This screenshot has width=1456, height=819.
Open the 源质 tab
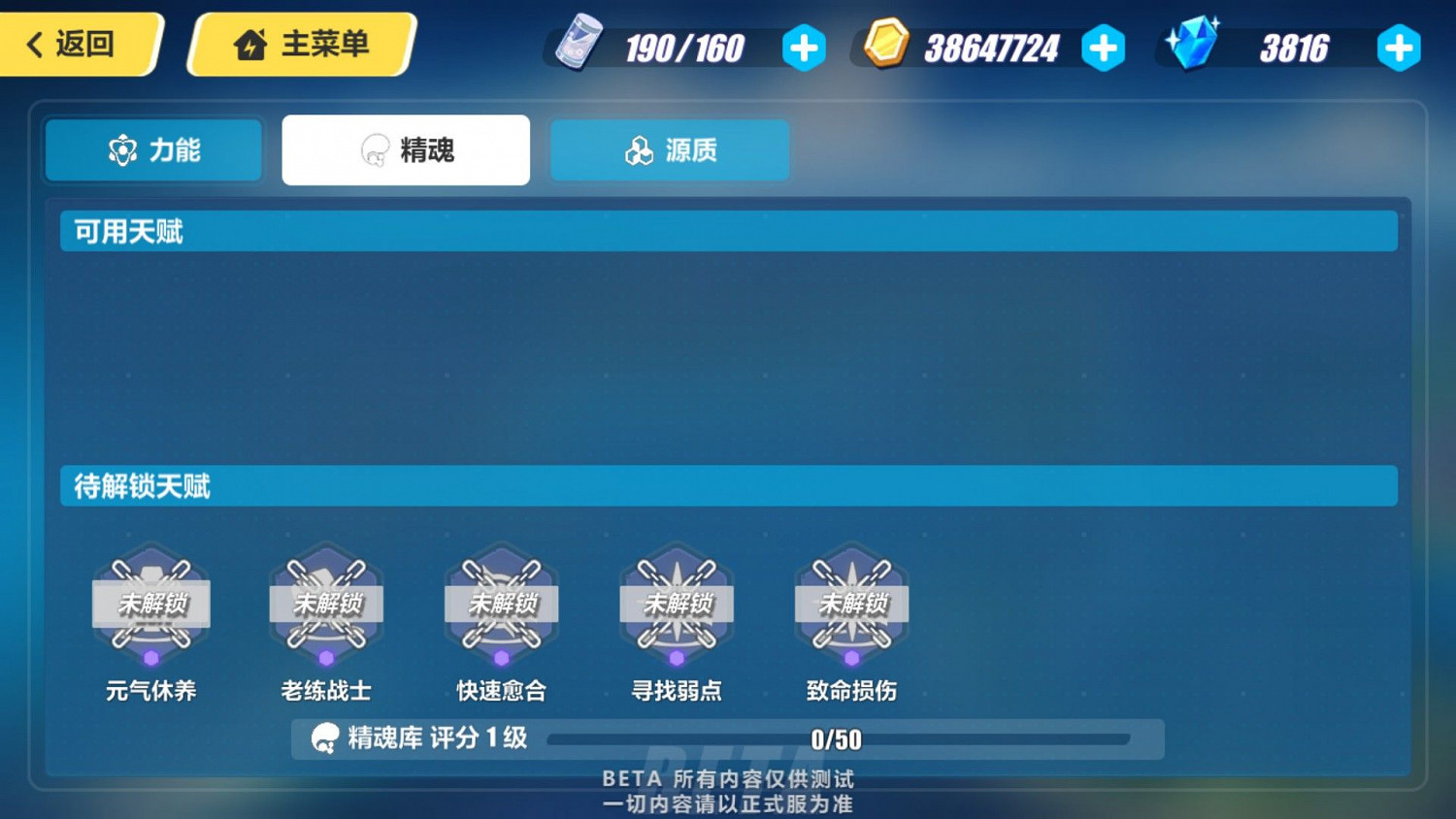coord(669,149)
